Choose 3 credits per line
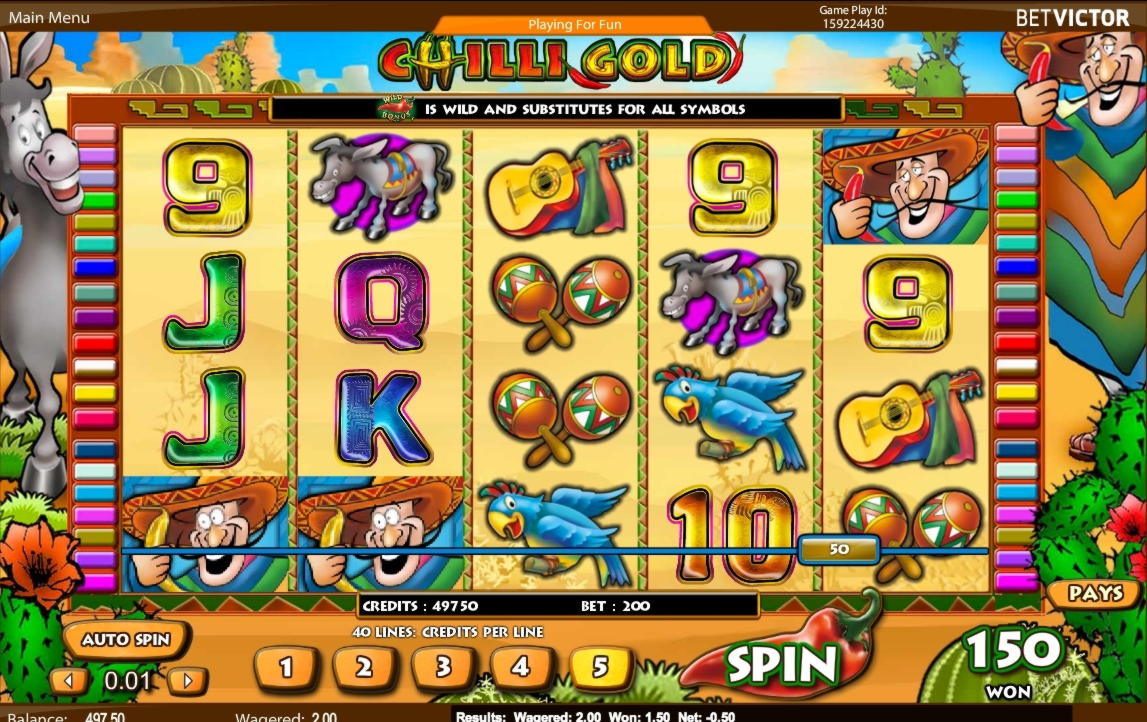Screen dimensions: 1147x722 443,667
